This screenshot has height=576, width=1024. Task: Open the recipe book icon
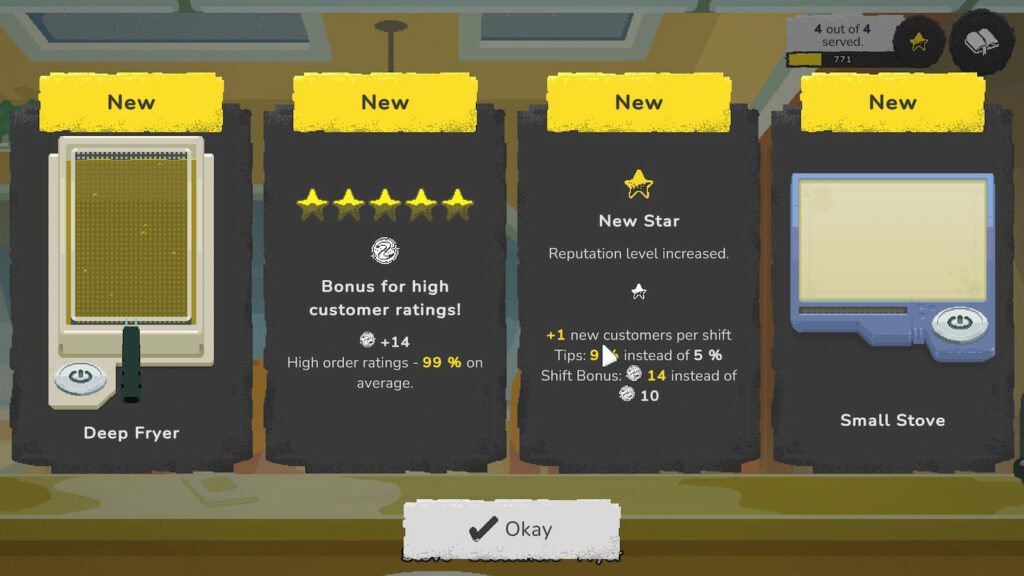pyautogui.click(x=981, y=42)
